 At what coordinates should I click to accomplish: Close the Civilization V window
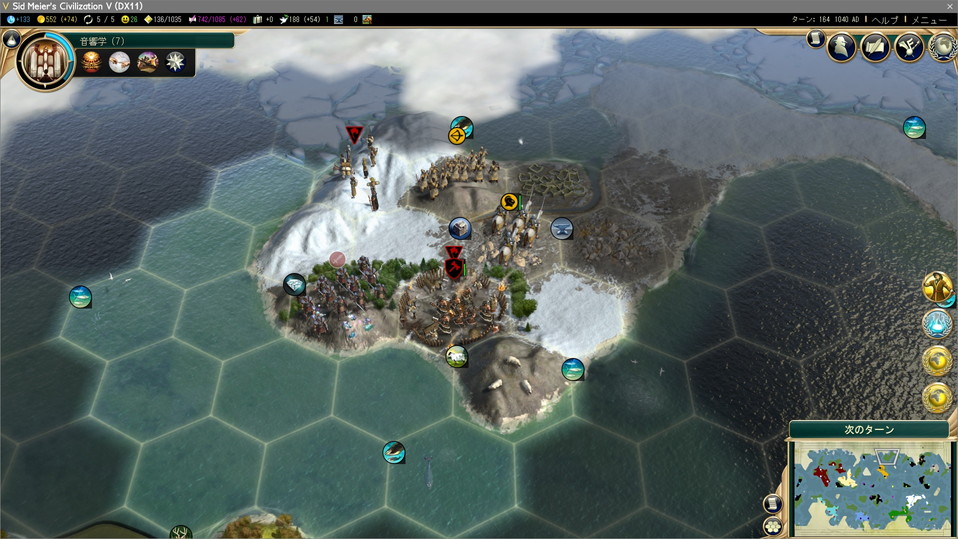tap(949, 6)
